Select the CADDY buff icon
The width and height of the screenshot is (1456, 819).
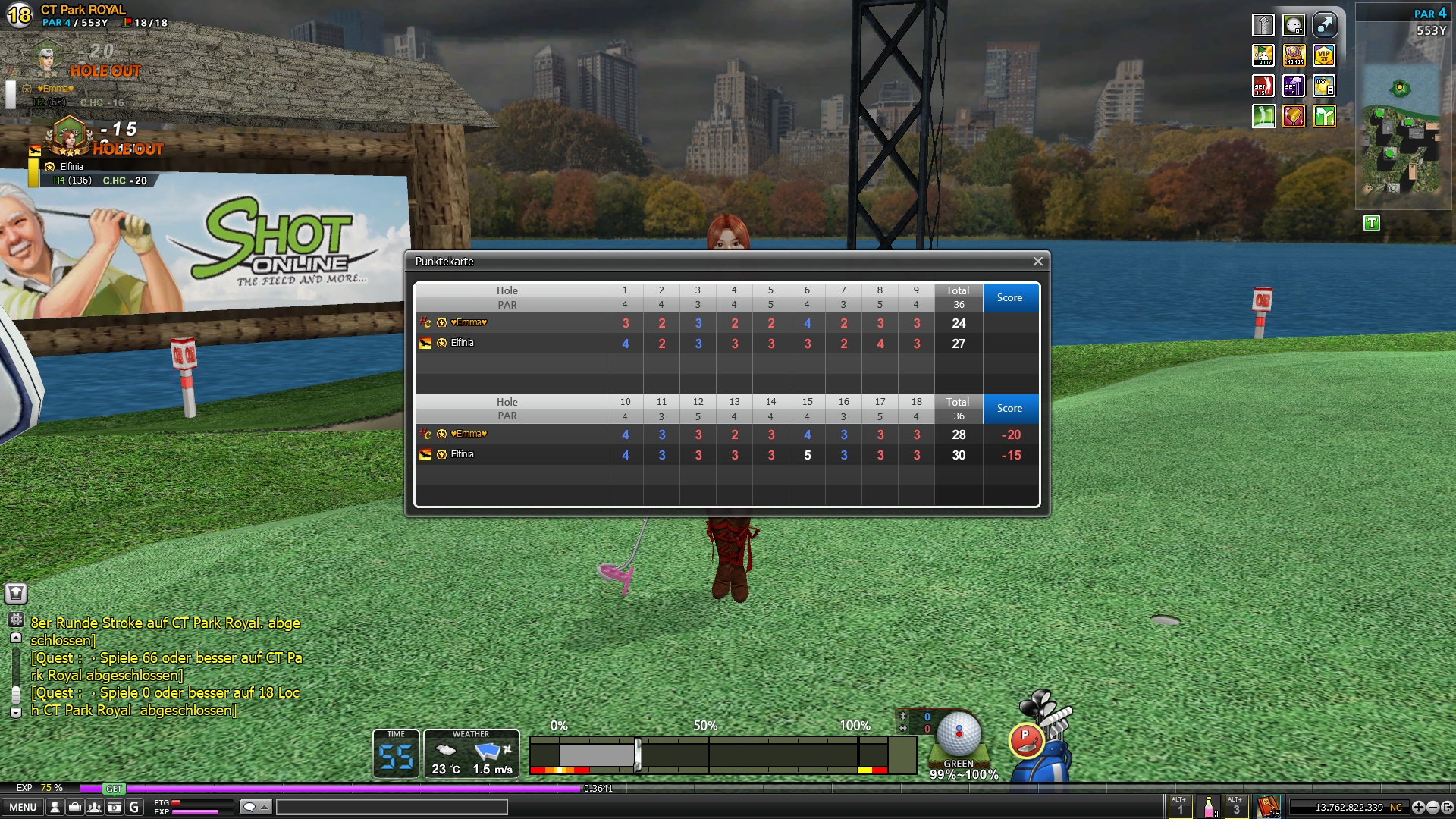pyautogui.click(x=1263, y=55)
